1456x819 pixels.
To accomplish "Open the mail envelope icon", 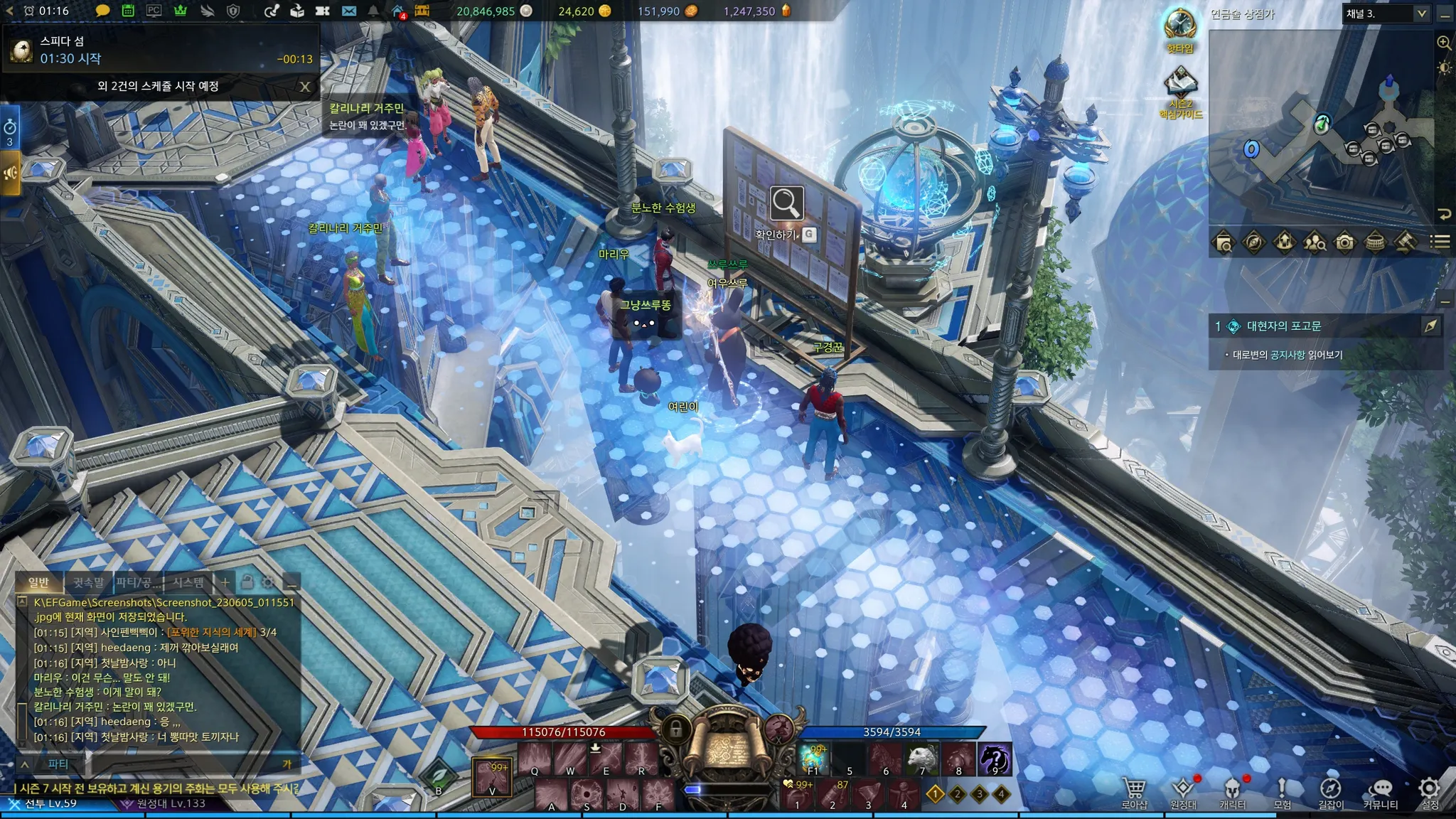I will click(x=348, y=11).
